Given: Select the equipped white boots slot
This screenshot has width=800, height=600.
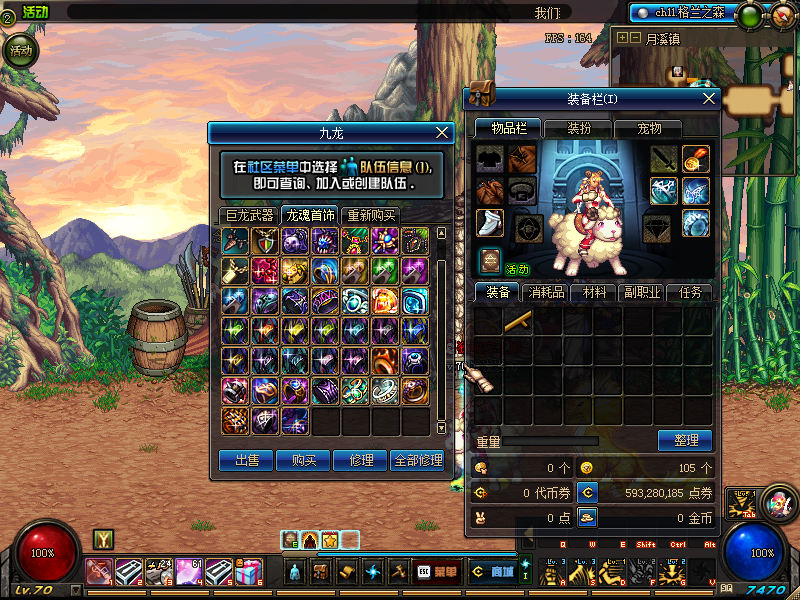Looking at the screenshot, I should [489, 223].
